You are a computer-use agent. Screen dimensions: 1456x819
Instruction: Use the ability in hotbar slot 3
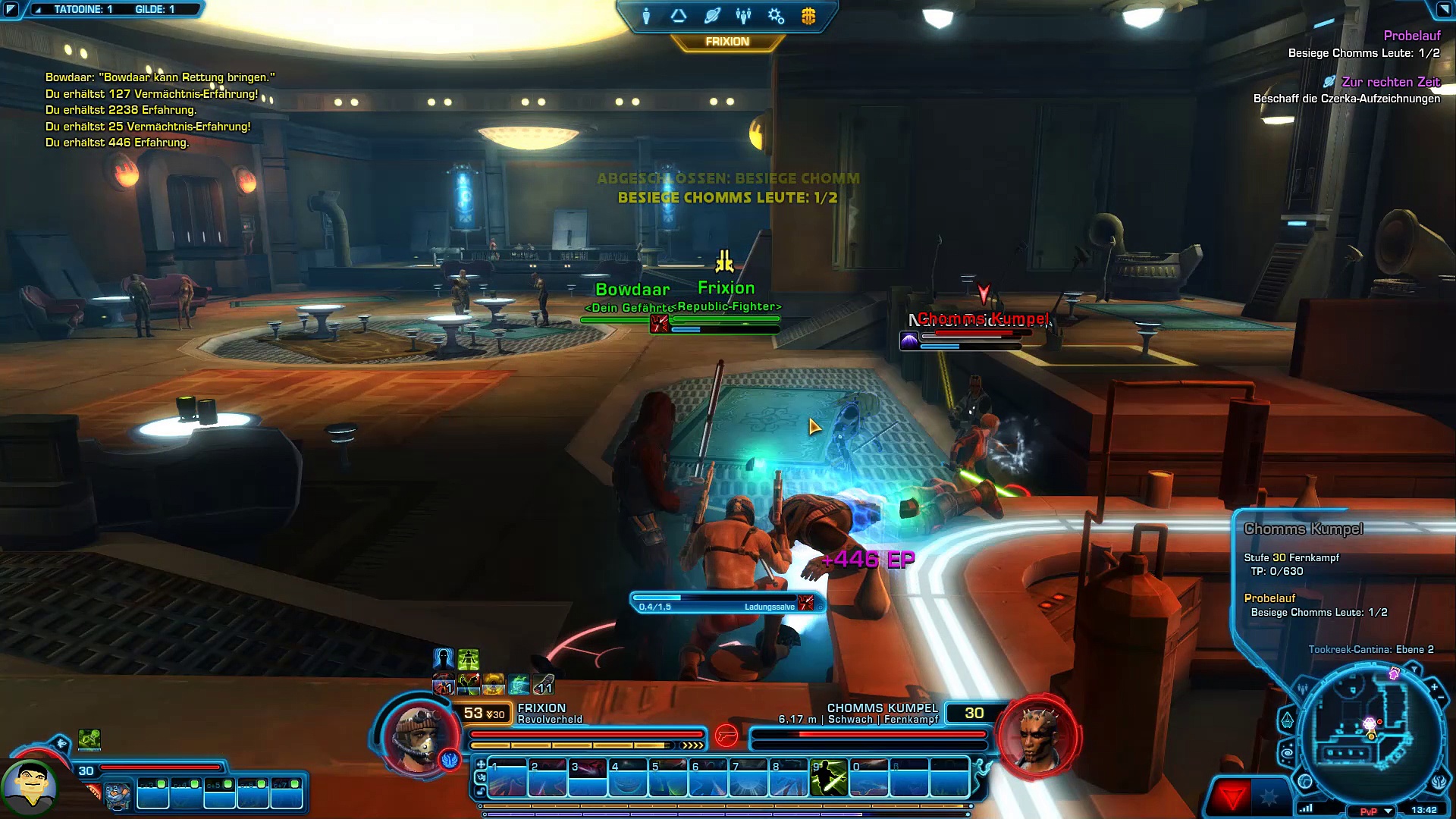click(x=588, y=779)
